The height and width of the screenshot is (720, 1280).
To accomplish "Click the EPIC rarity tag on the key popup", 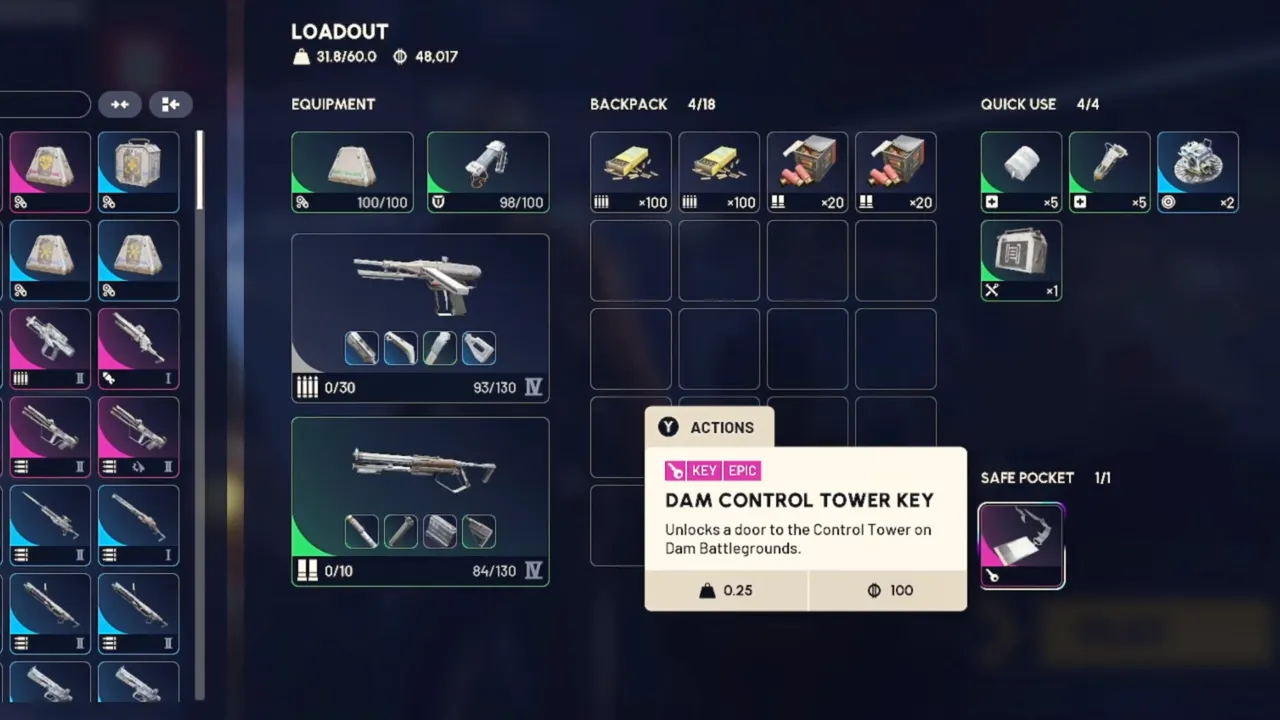I will click(742, 470).
